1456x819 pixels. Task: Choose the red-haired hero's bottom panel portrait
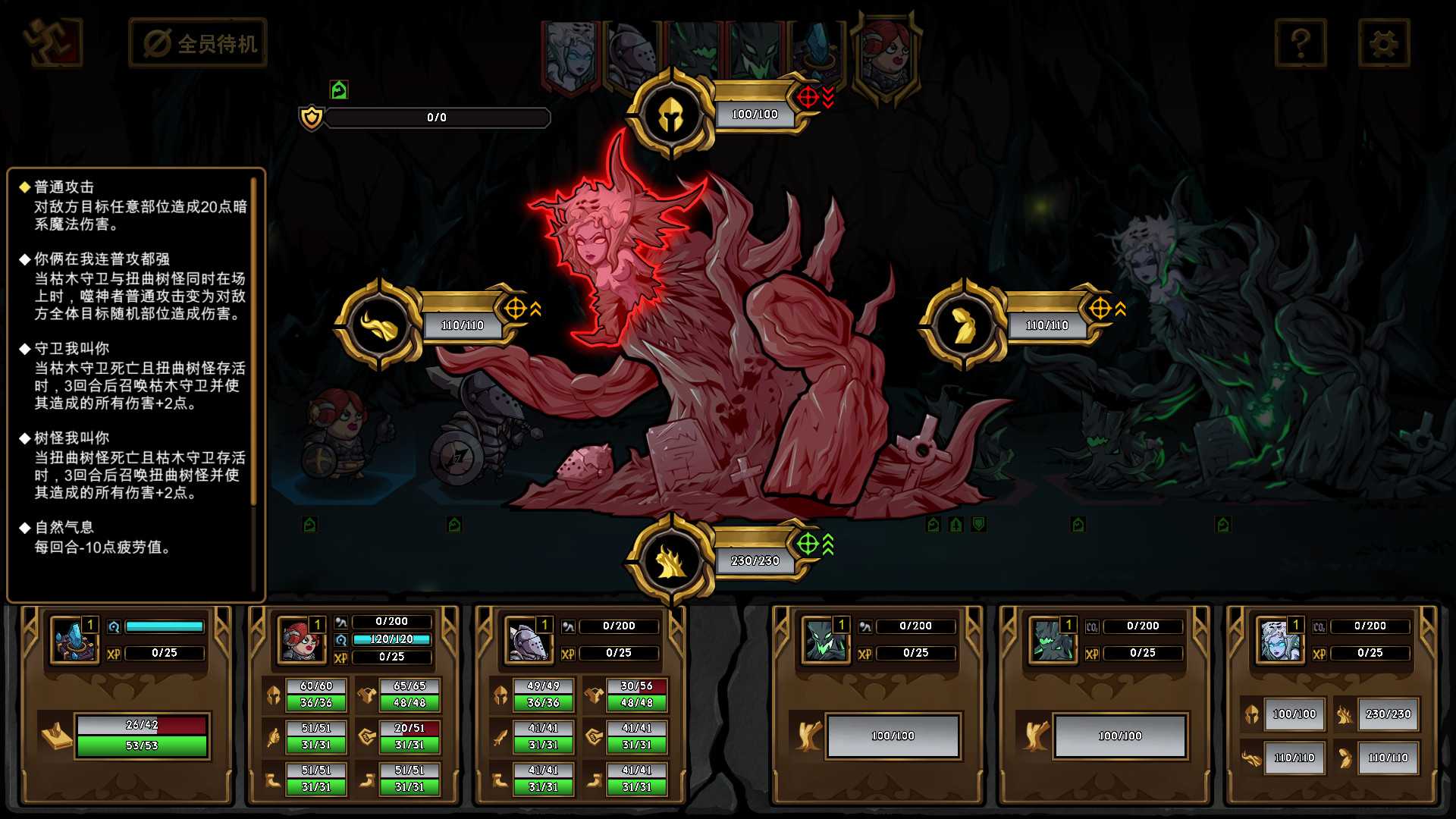301,639
